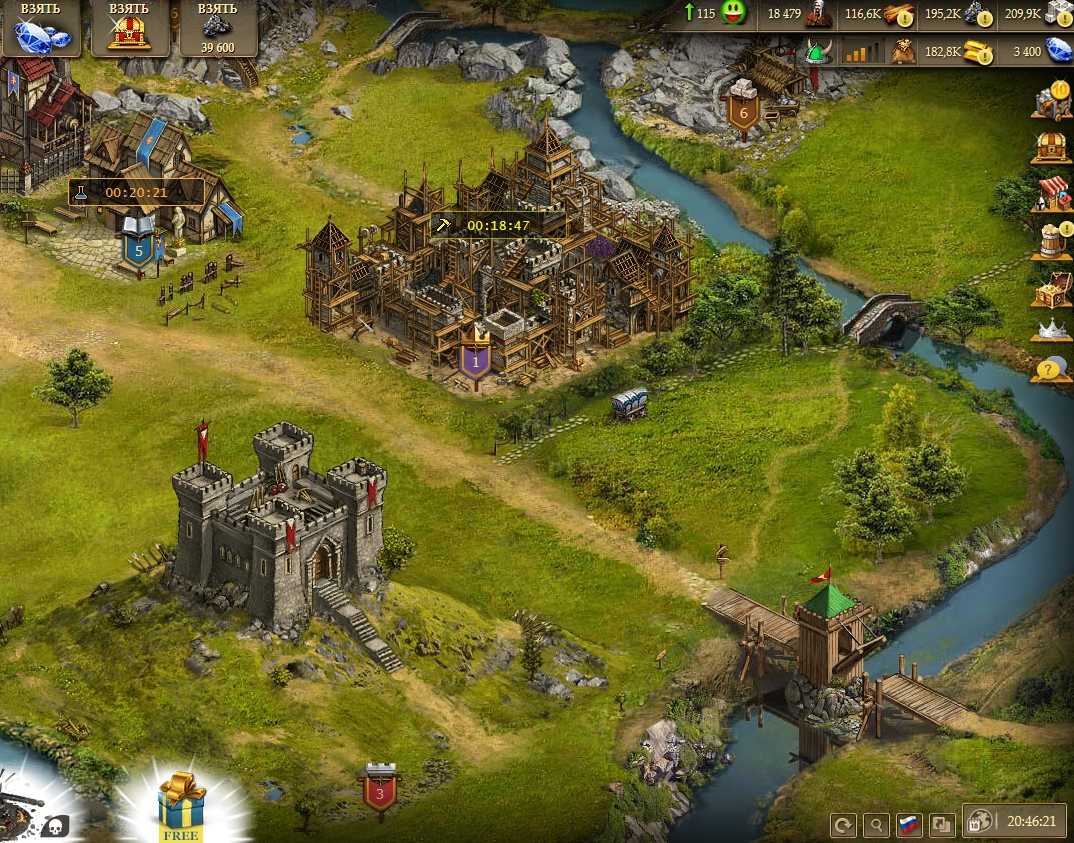Click the refresh arrow button
The image size is (1074, 843).
844,825
